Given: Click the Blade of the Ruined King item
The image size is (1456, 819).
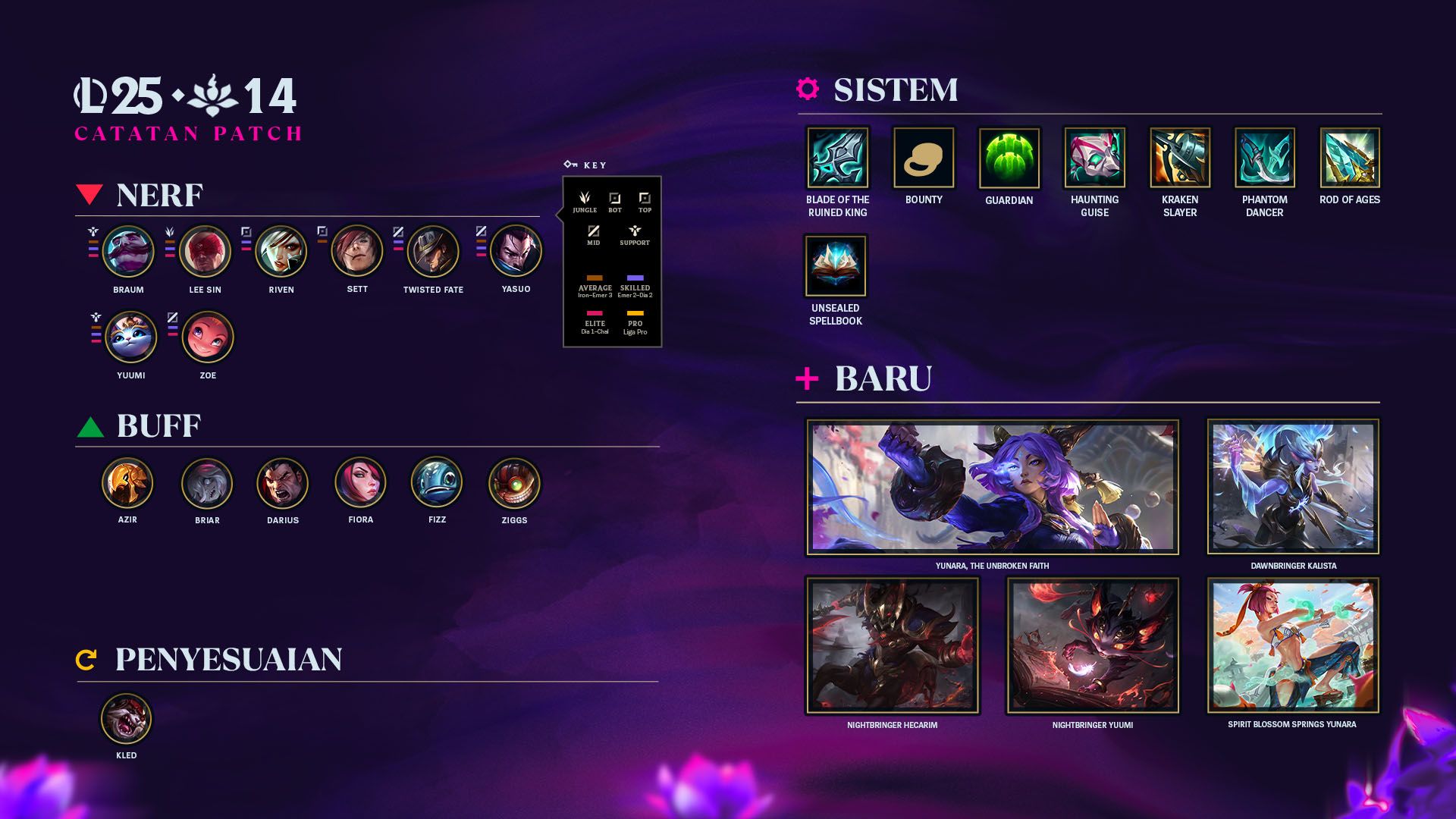Looking at the screenshot, I should coord(837,158).
